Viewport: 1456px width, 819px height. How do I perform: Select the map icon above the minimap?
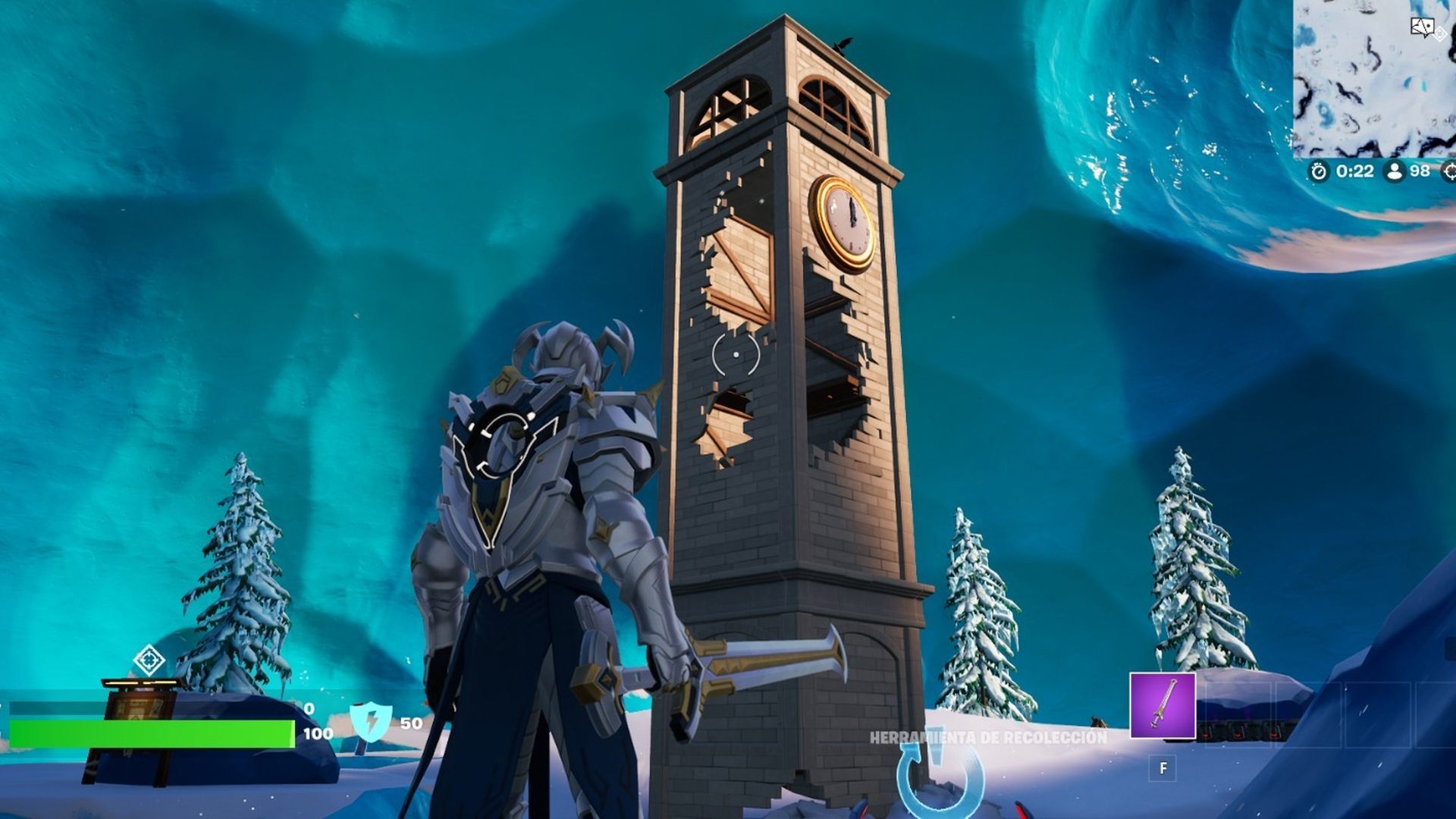[x=1423, y=27]
